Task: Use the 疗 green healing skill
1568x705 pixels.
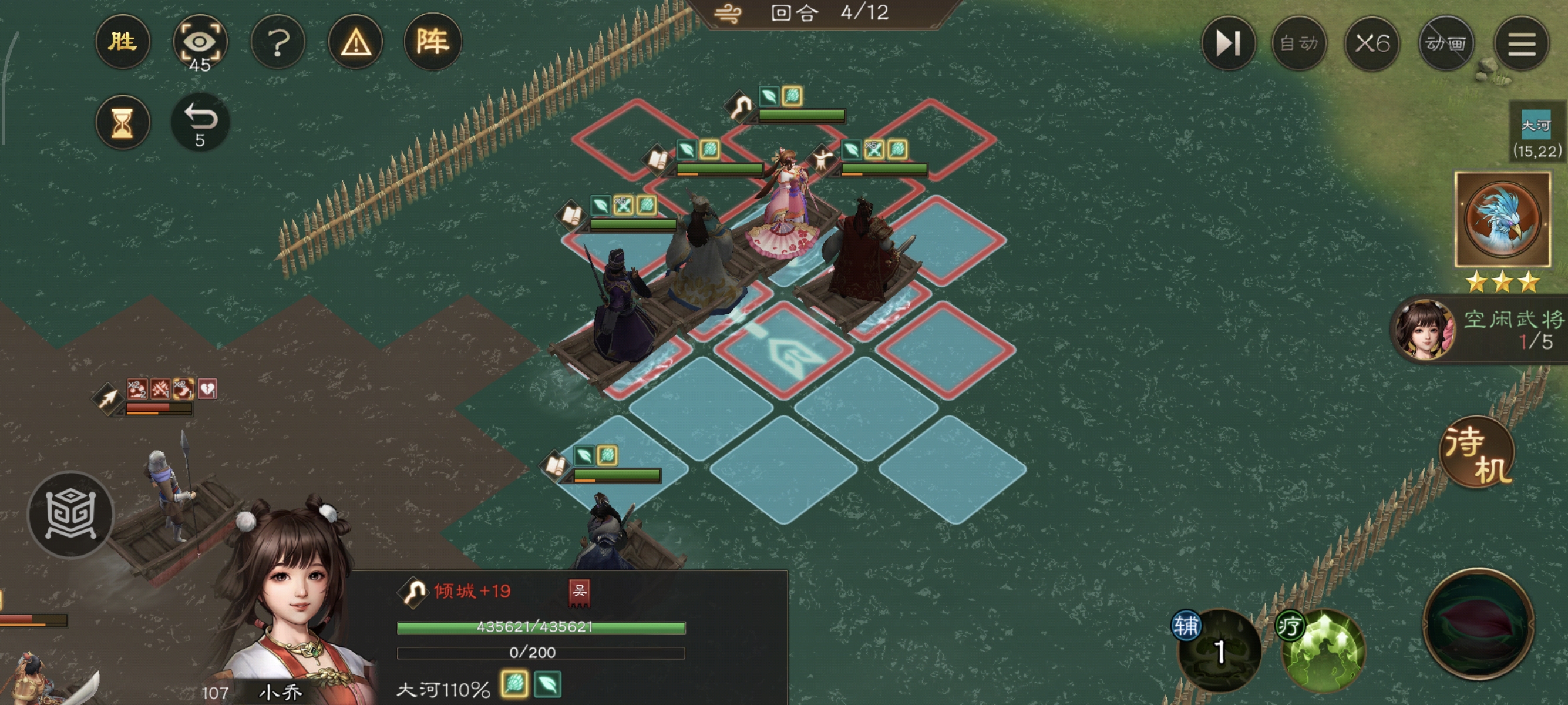Action: pos(1322,650)
